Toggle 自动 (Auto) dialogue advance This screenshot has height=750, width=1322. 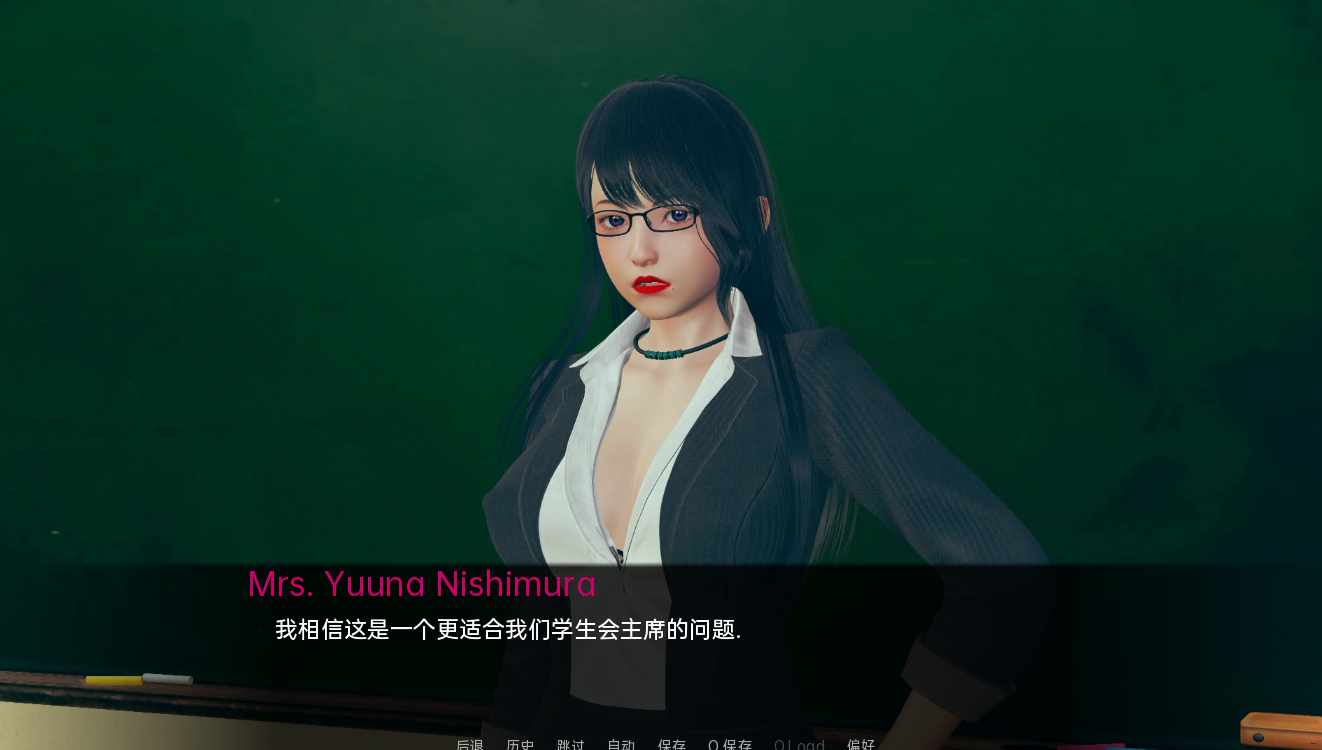tap(621, 745)
